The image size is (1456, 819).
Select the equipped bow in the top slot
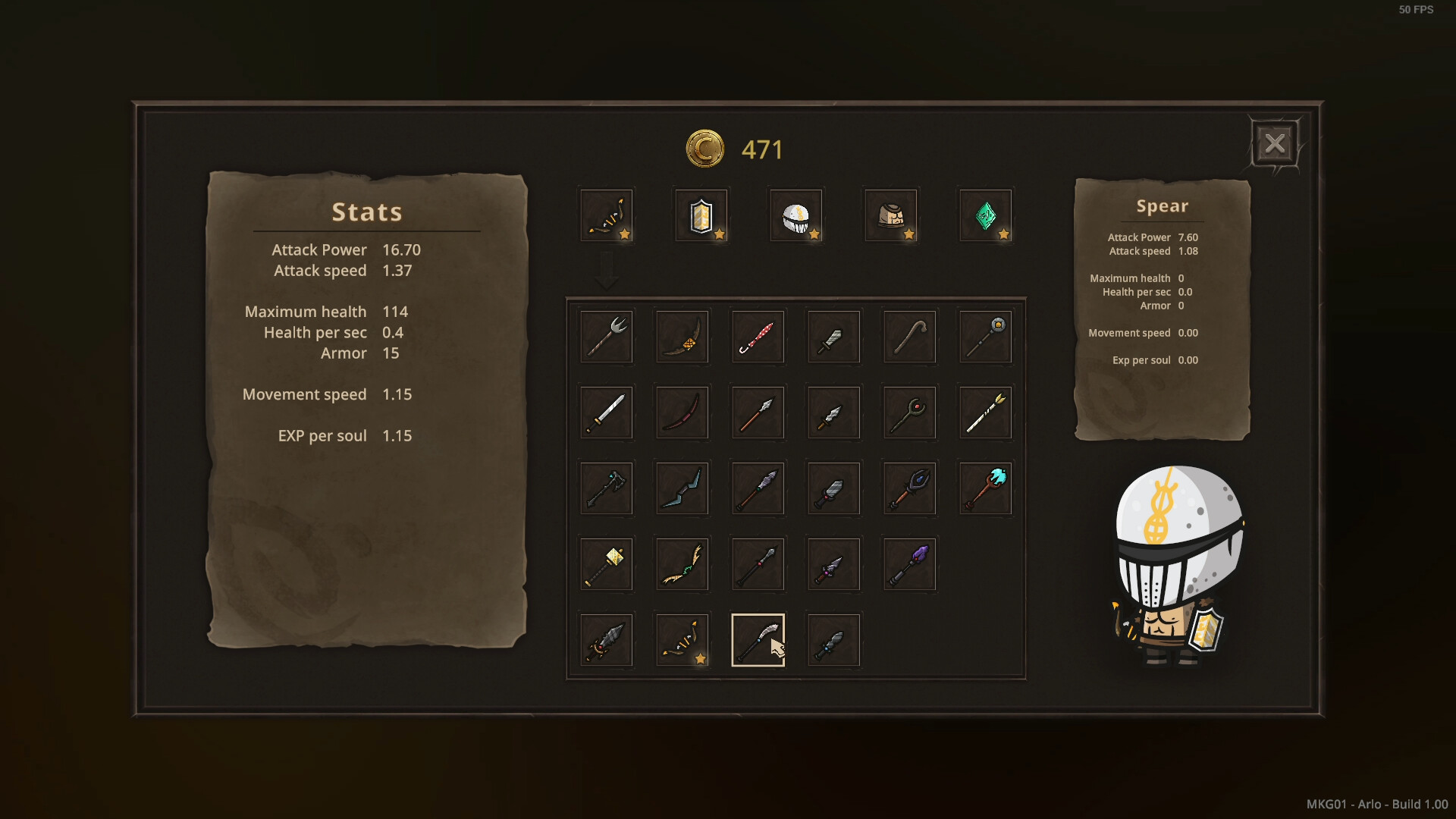[606, 215]
